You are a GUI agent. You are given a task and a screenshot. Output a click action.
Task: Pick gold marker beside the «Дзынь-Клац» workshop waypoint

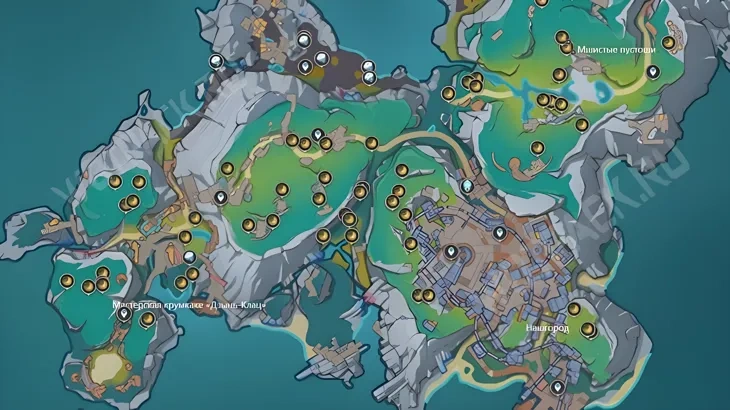pyautogui.click(x=148, y=320)
